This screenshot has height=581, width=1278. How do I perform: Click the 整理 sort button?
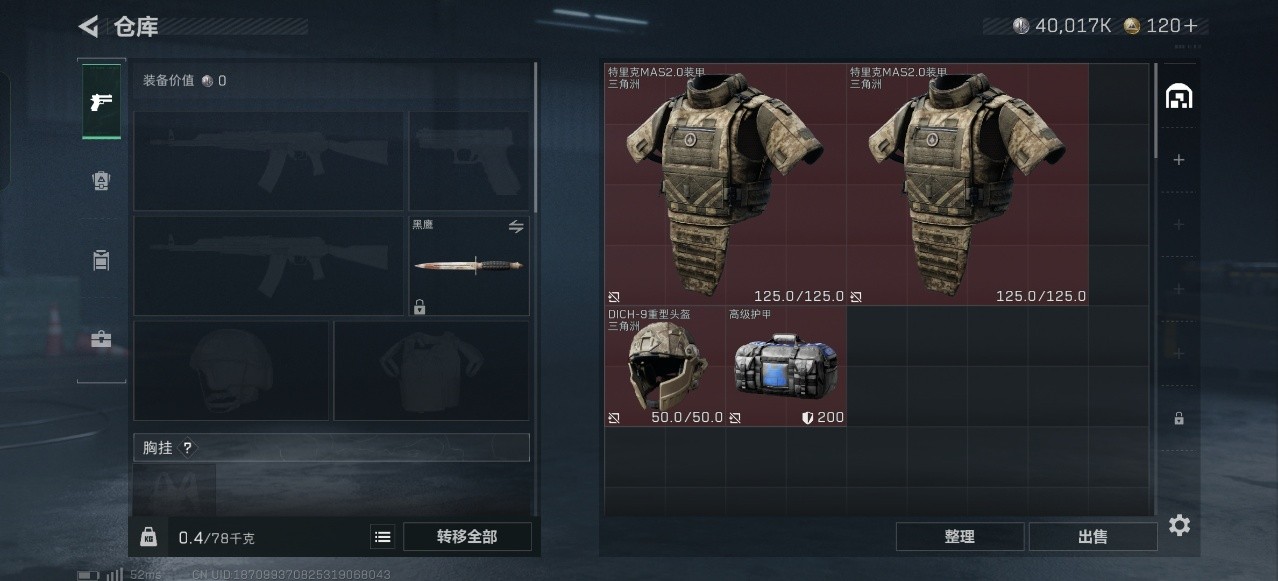(x=959, y=537)
